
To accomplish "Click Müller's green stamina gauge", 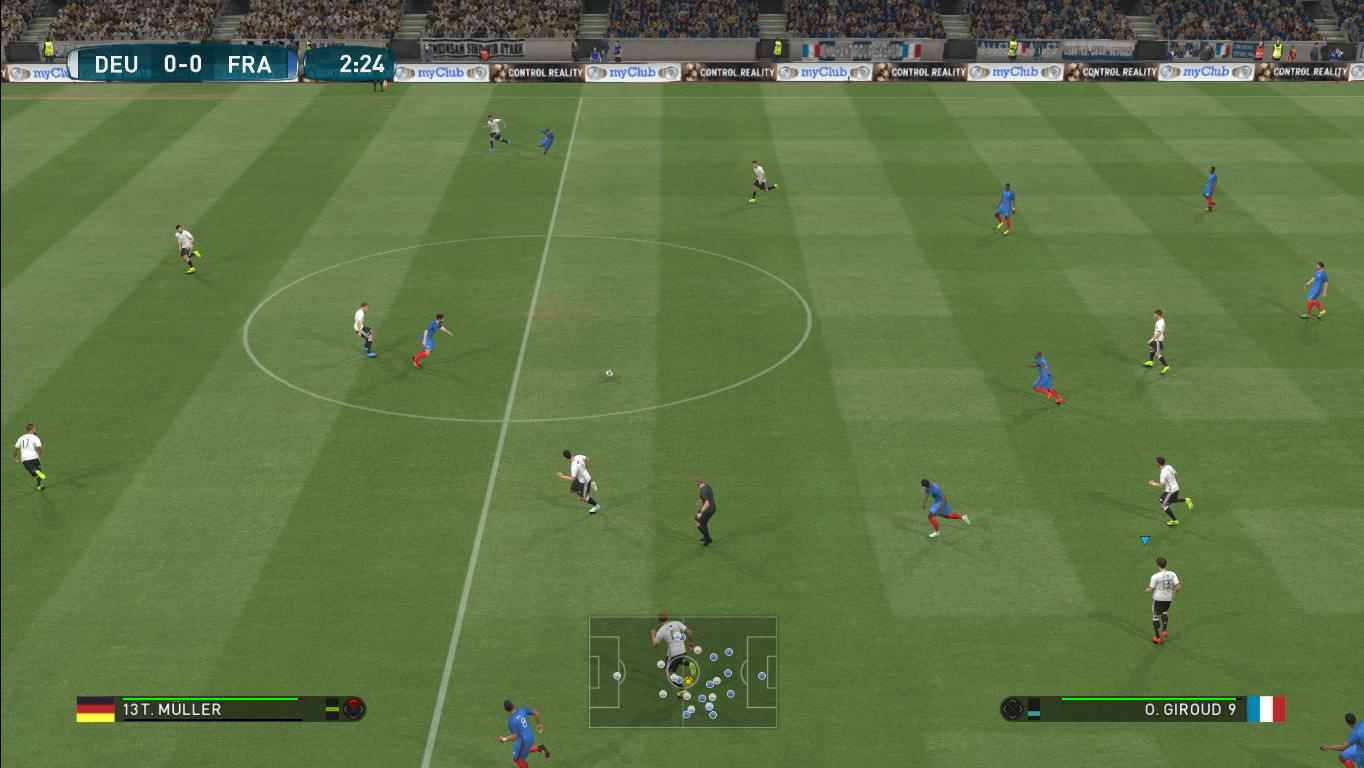I will pos(211,698).
